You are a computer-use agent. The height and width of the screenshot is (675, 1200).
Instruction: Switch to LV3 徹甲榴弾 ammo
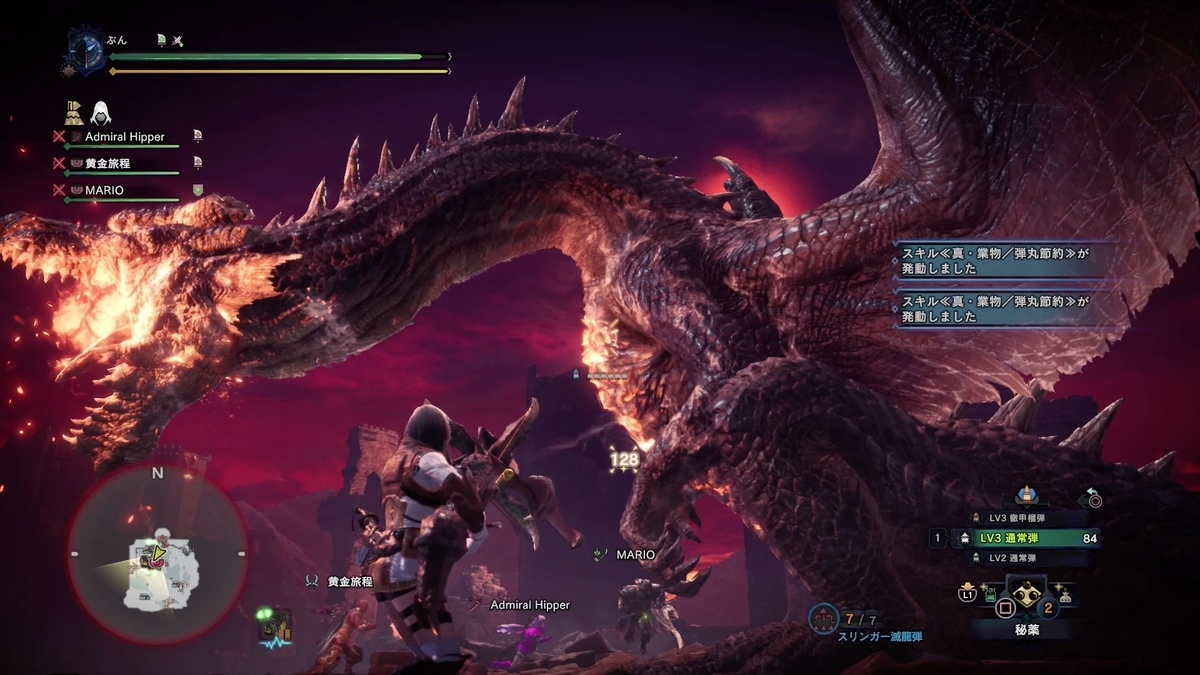tap(1016, 518)
